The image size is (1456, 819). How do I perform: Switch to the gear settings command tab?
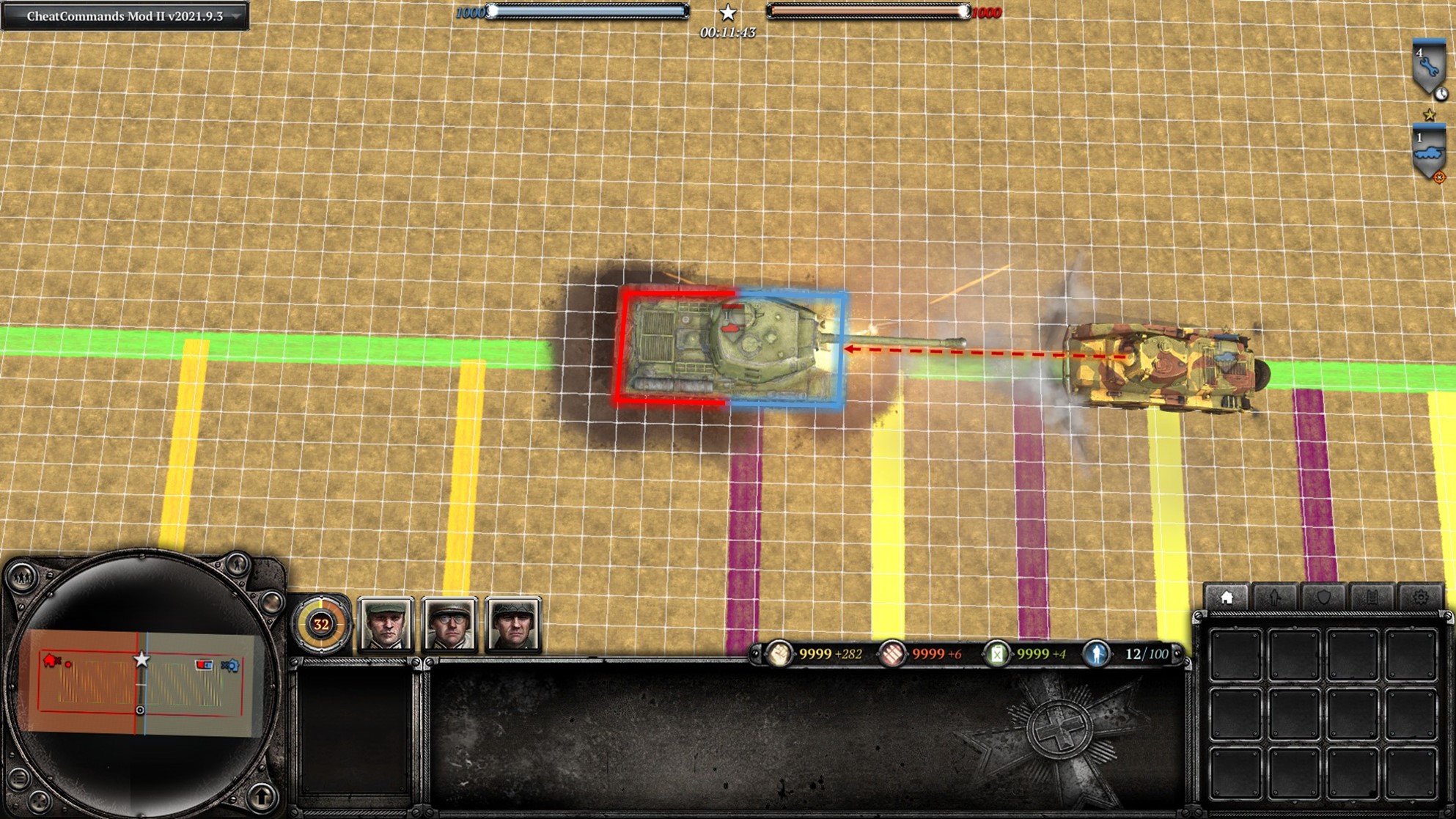tap(1420, 598)
